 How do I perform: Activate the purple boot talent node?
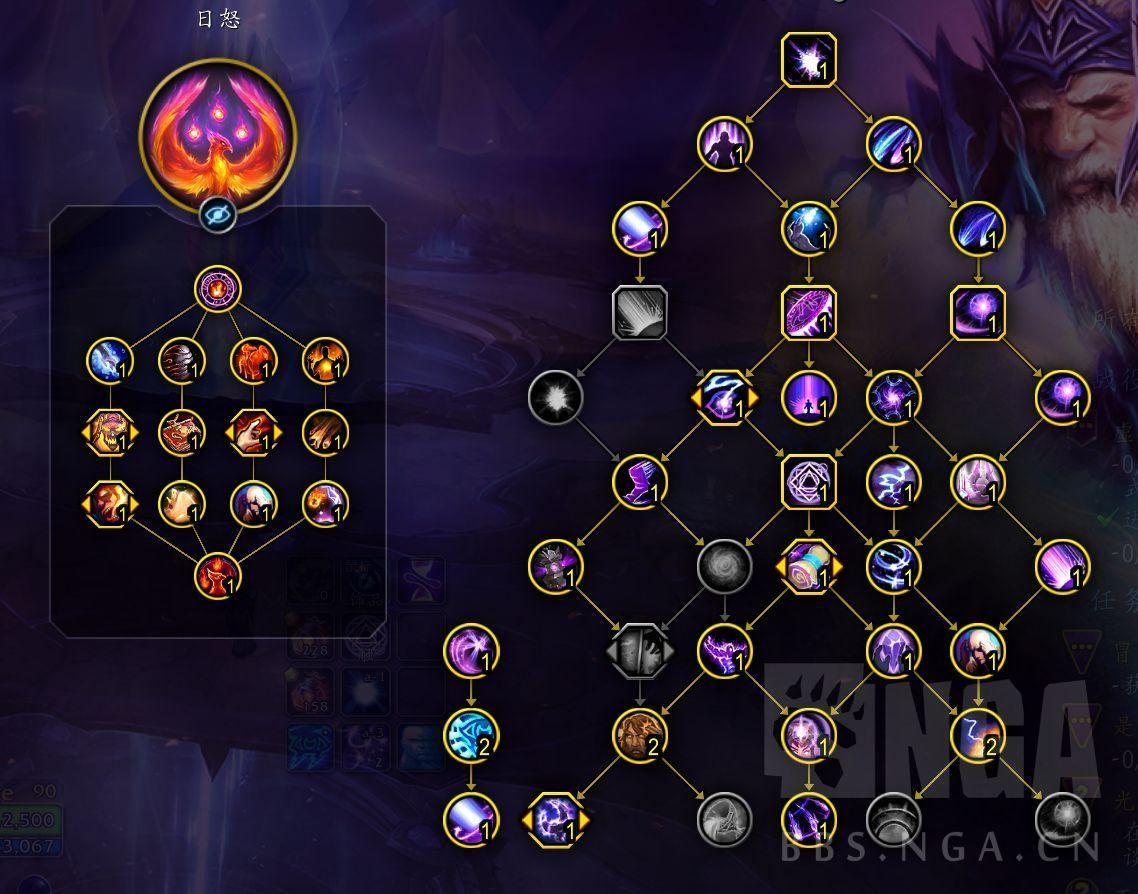(639, 482)
